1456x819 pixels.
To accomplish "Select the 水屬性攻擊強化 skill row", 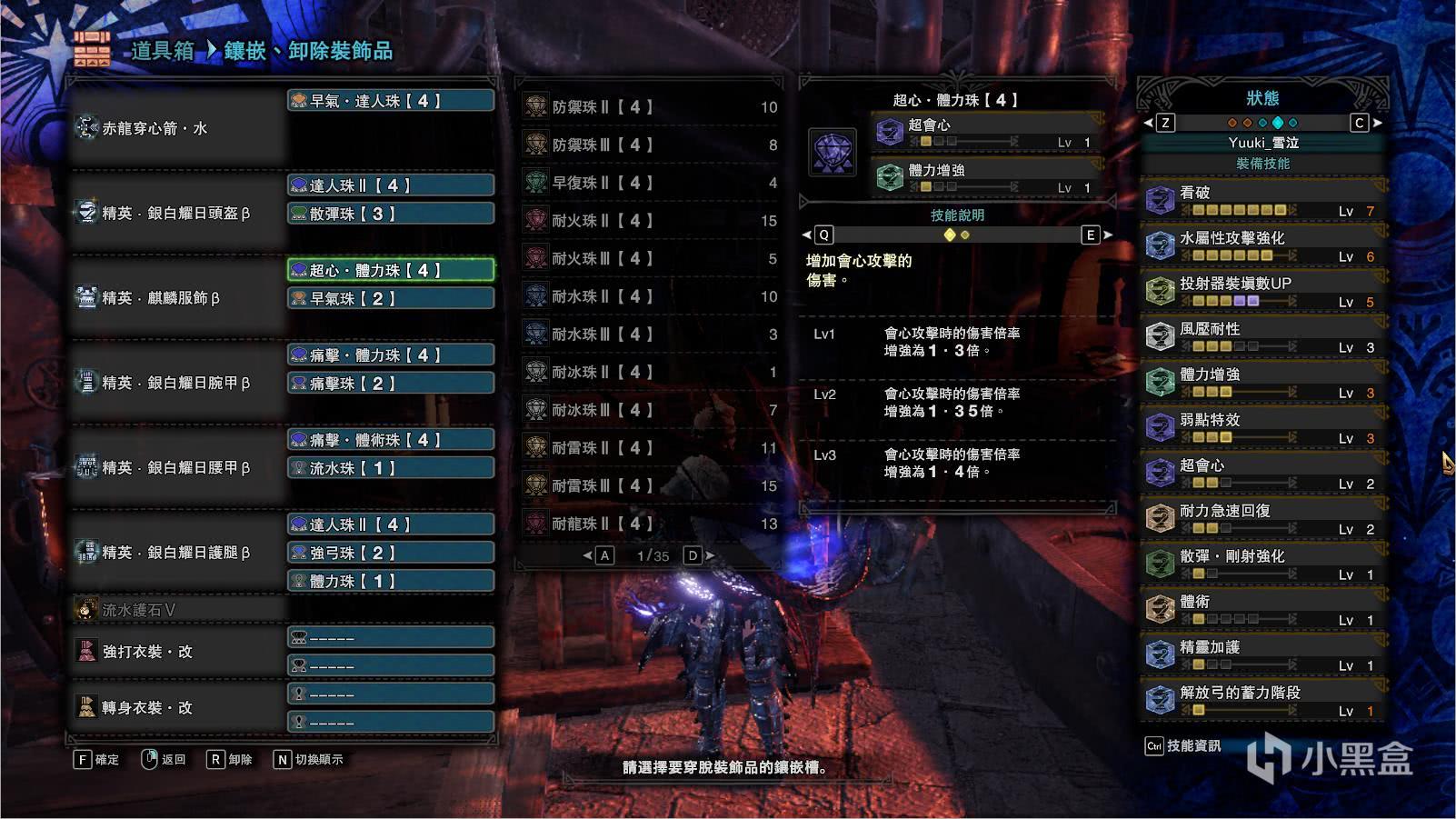I will (1262, 246).
